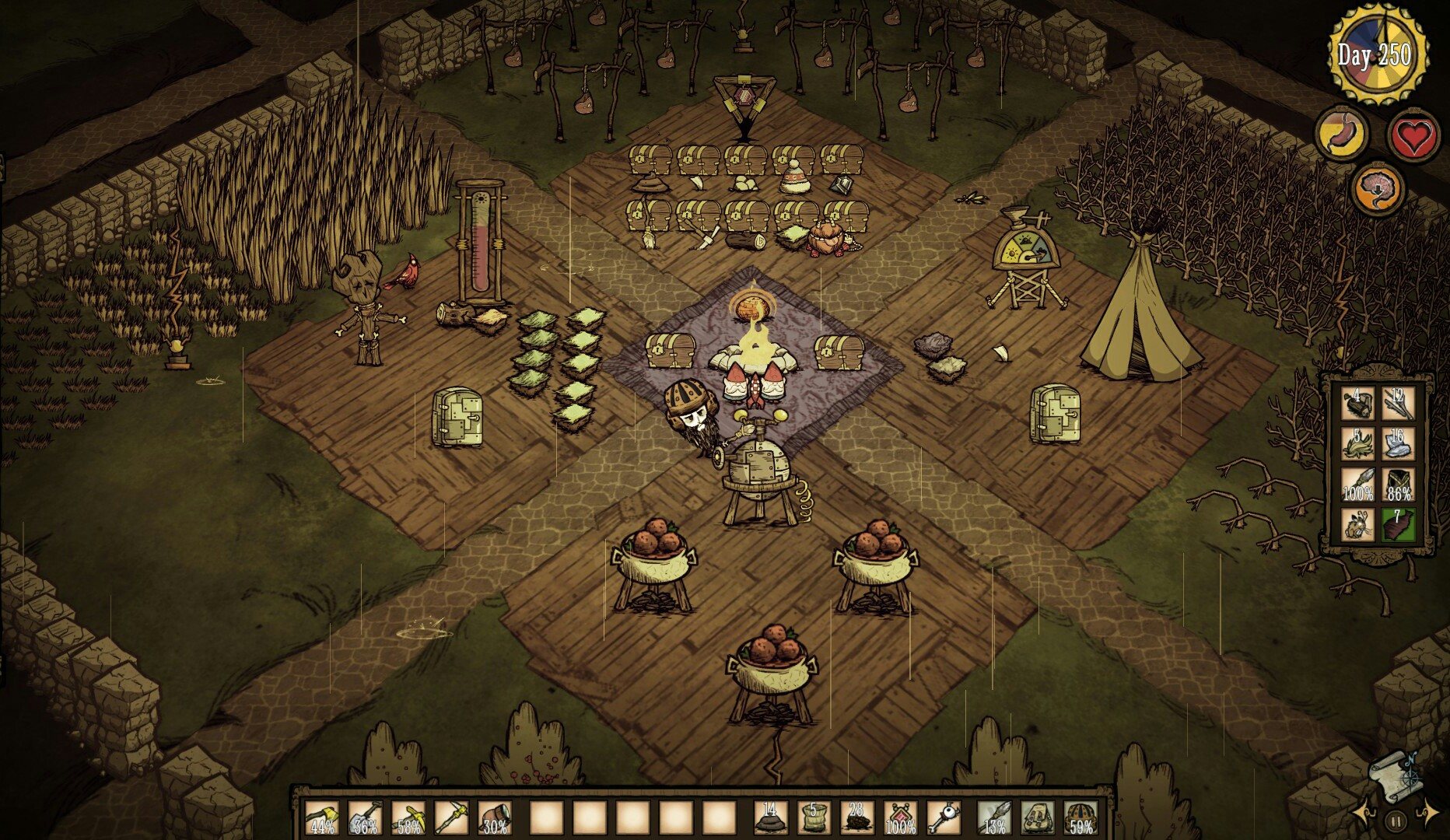Viewport: 1450px width, 840px height.
Task: Pause the game
Action: point(1396,820)
